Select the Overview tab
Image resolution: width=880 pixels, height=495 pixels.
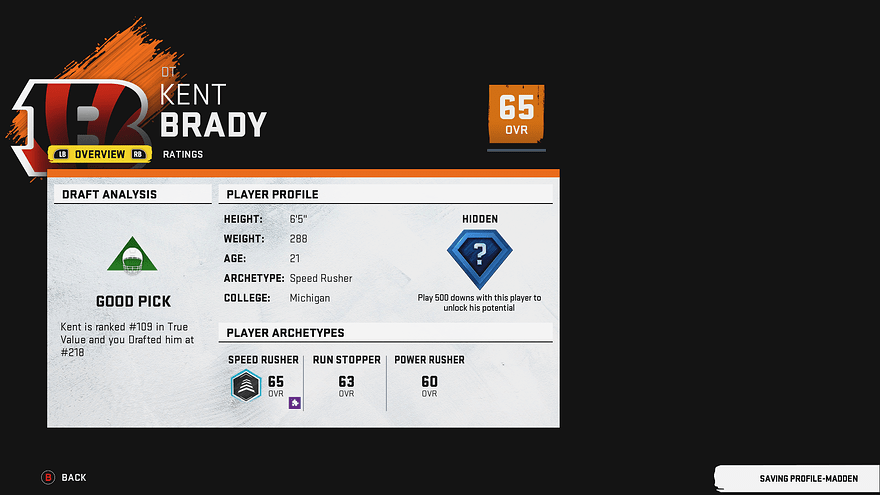pyautogui.click(x=100, y=154)
